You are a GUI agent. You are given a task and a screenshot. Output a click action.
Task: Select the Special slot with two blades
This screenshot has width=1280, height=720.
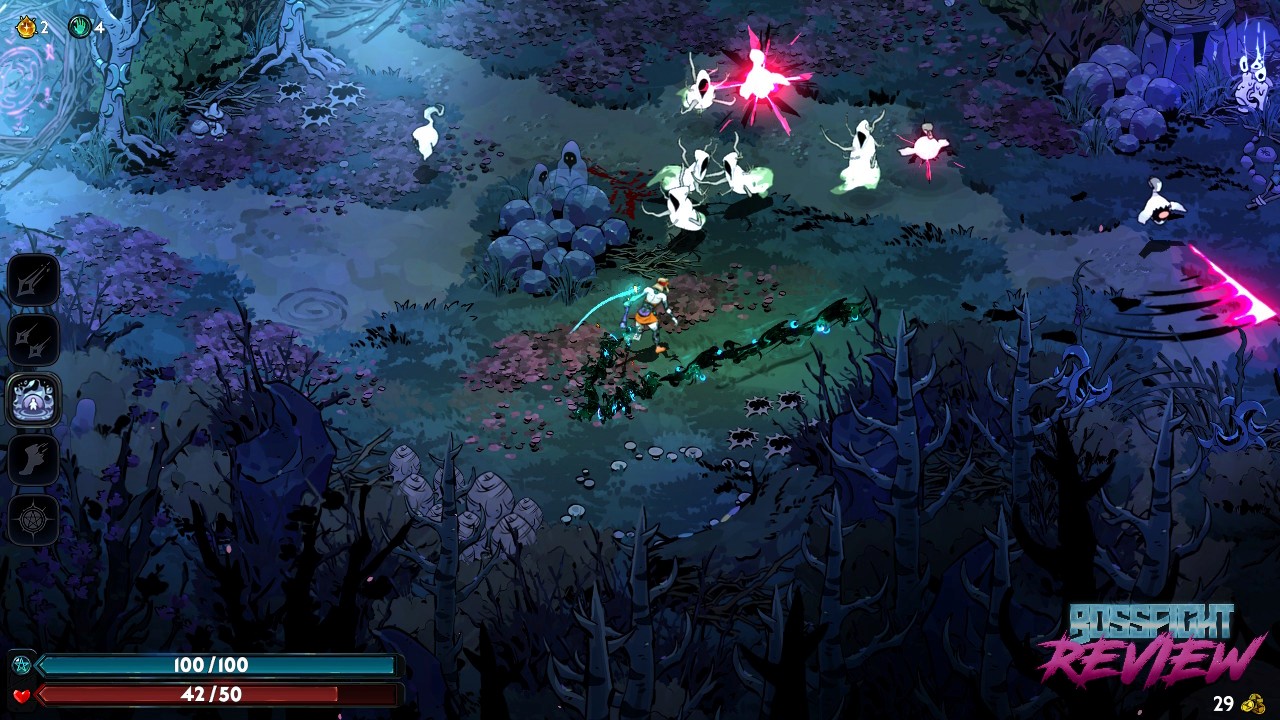[34, 340]
